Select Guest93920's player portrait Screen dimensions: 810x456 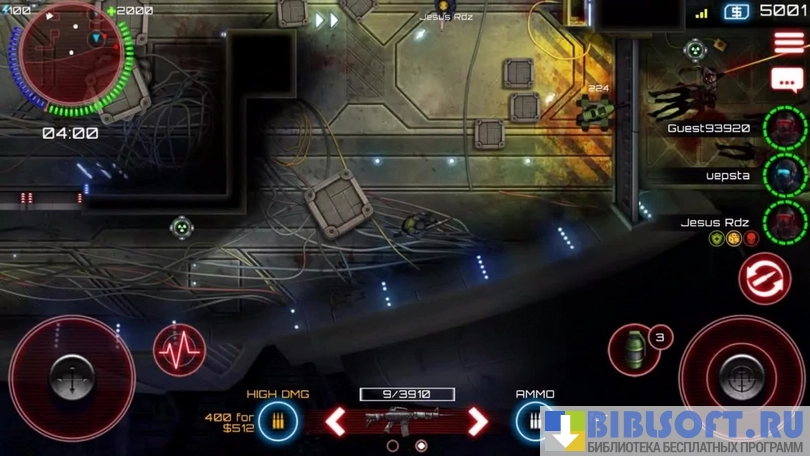[x=785, y=129]
